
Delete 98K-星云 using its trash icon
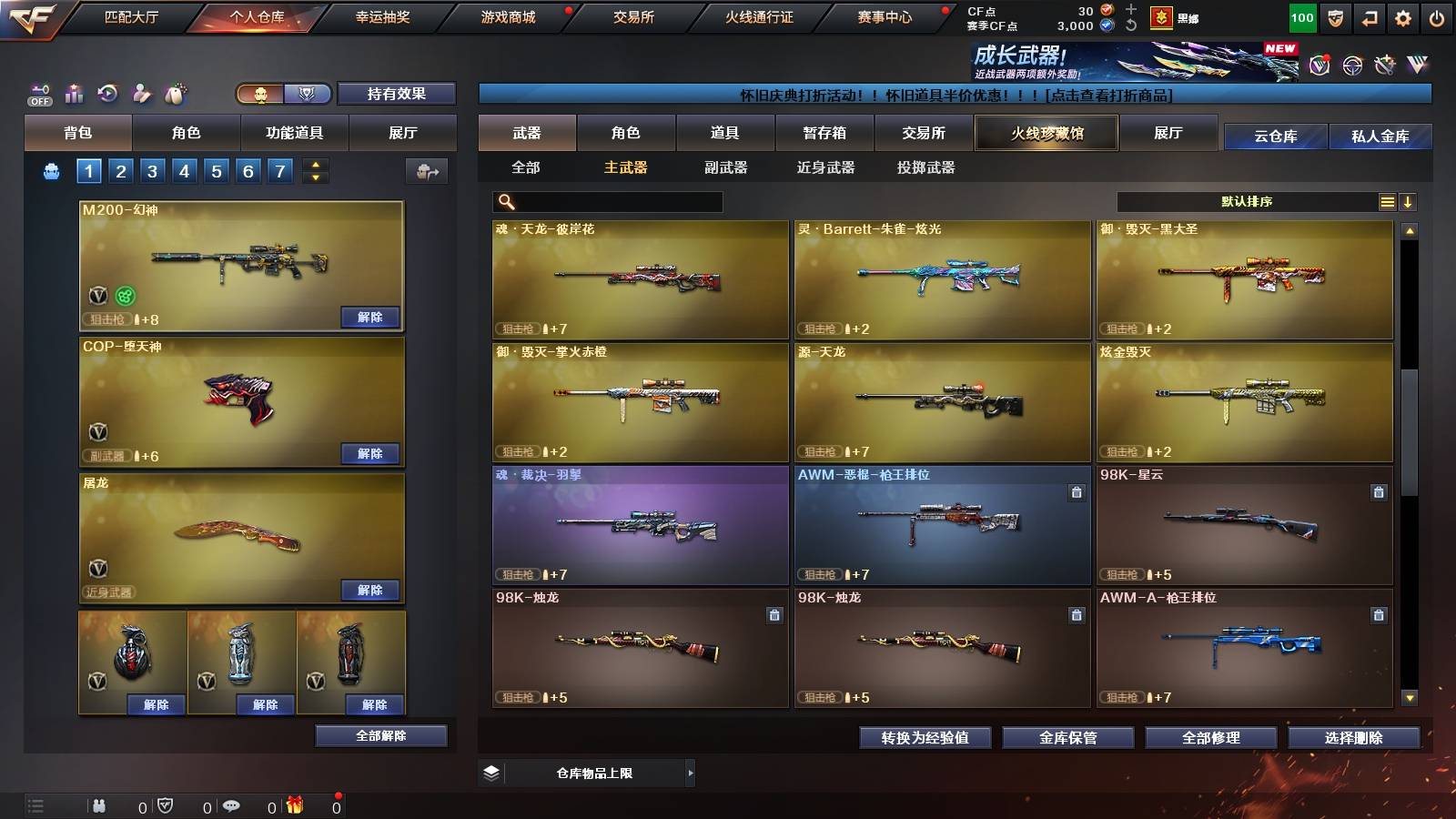[x=1379, y=492]
